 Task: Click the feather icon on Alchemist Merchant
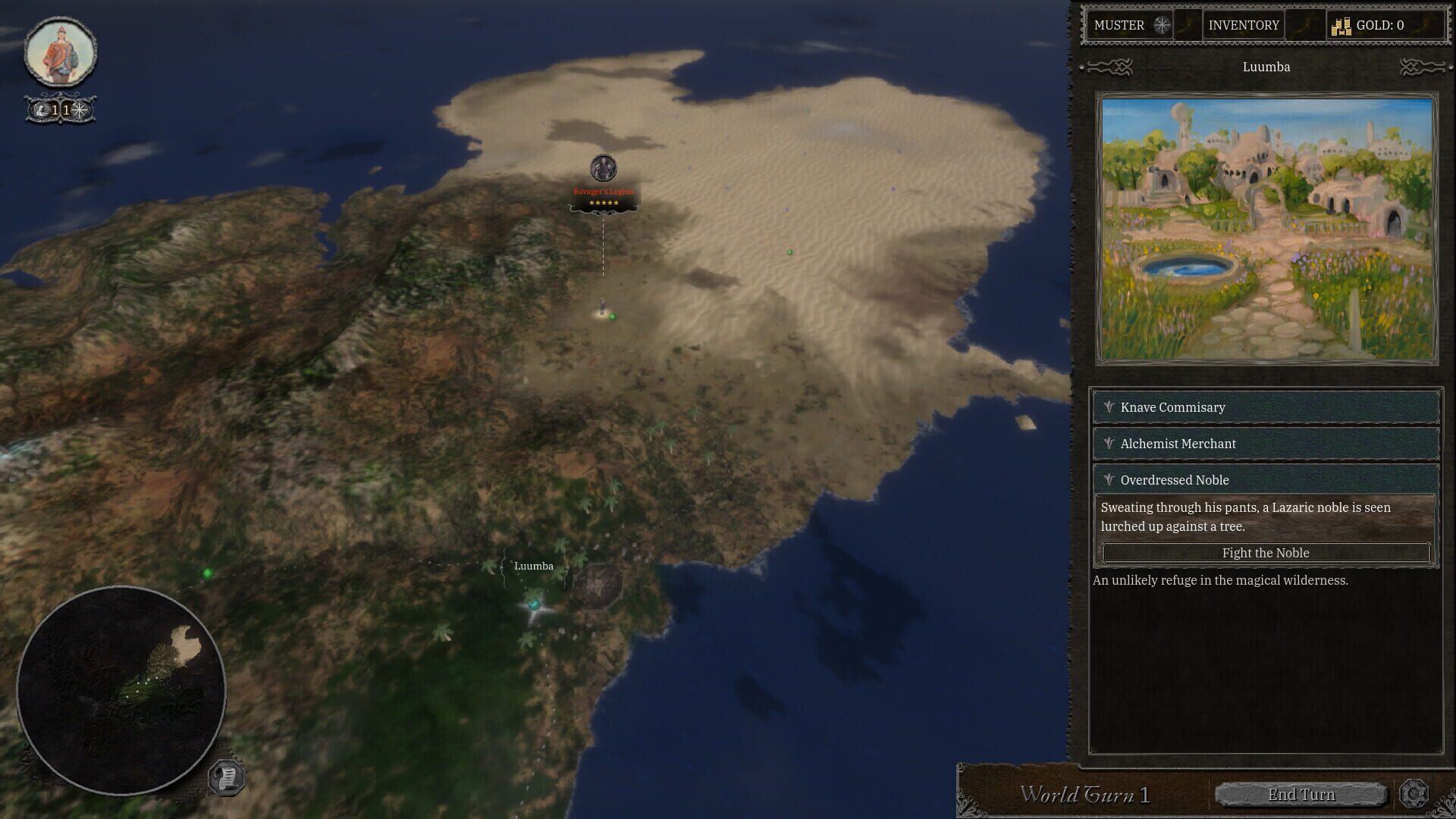point(1109,444)
